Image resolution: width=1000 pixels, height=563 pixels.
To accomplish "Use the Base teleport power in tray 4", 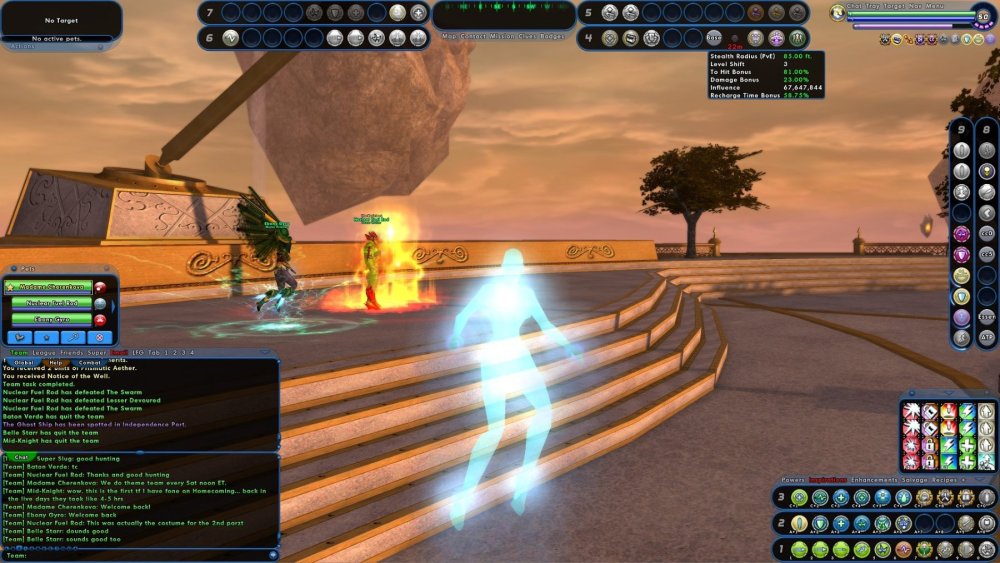I will click(714, 37).
